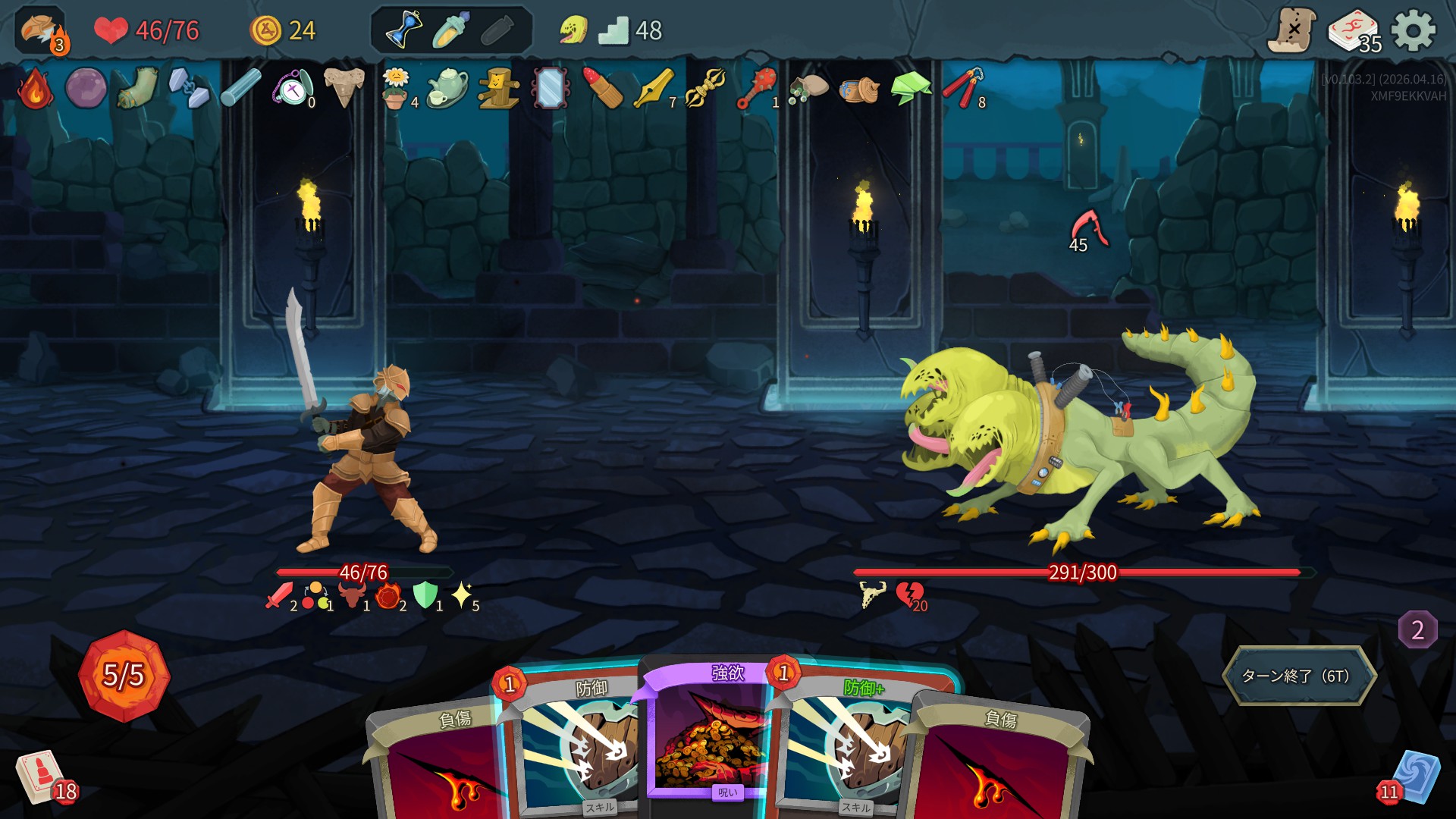This screenshot has height=819, width=1456.
Task: Inspect the burning flame relic
Action: pyautogui.click(x=35, y=89)
